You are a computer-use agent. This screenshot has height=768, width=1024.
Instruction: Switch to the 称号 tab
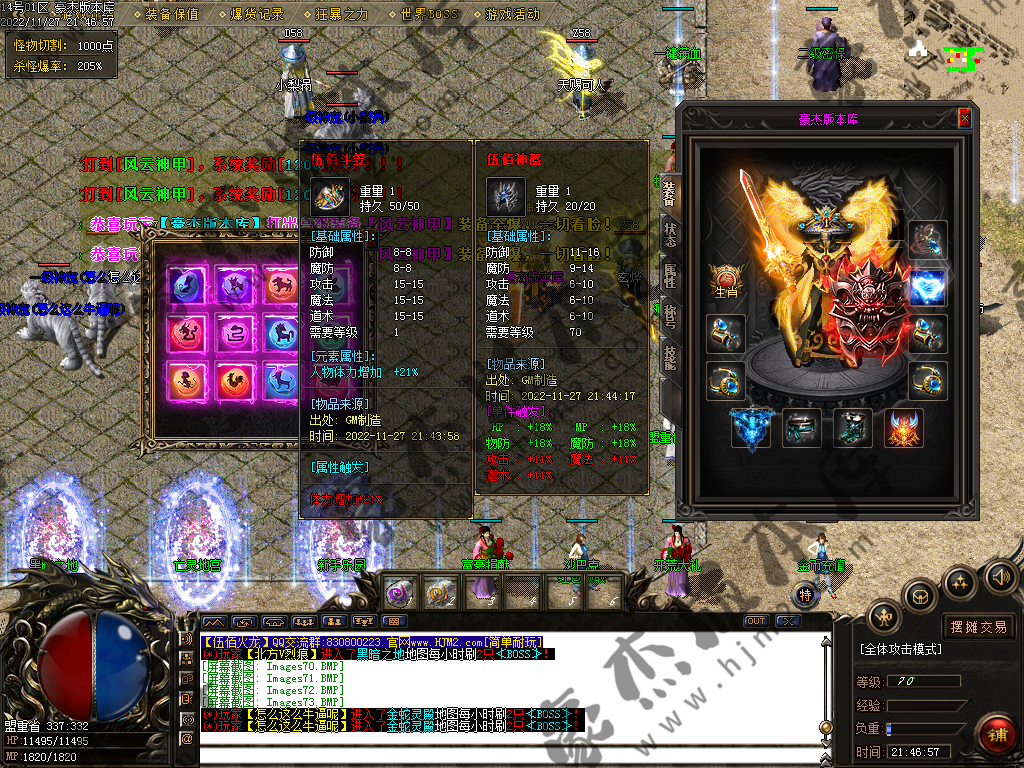pyautogui.click(x=669, y=315)
